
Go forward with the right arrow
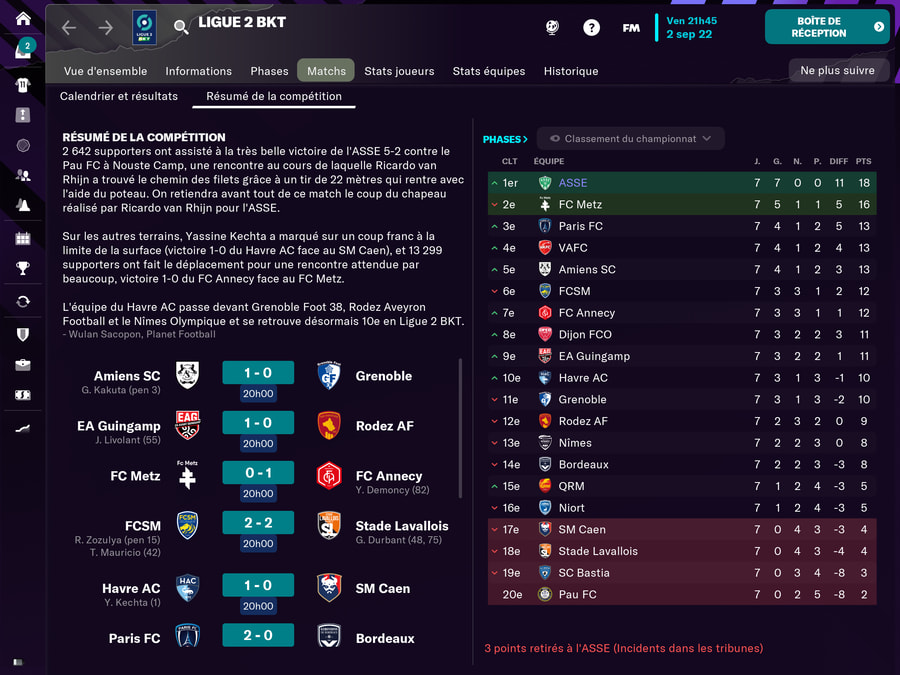coord(106,27)
